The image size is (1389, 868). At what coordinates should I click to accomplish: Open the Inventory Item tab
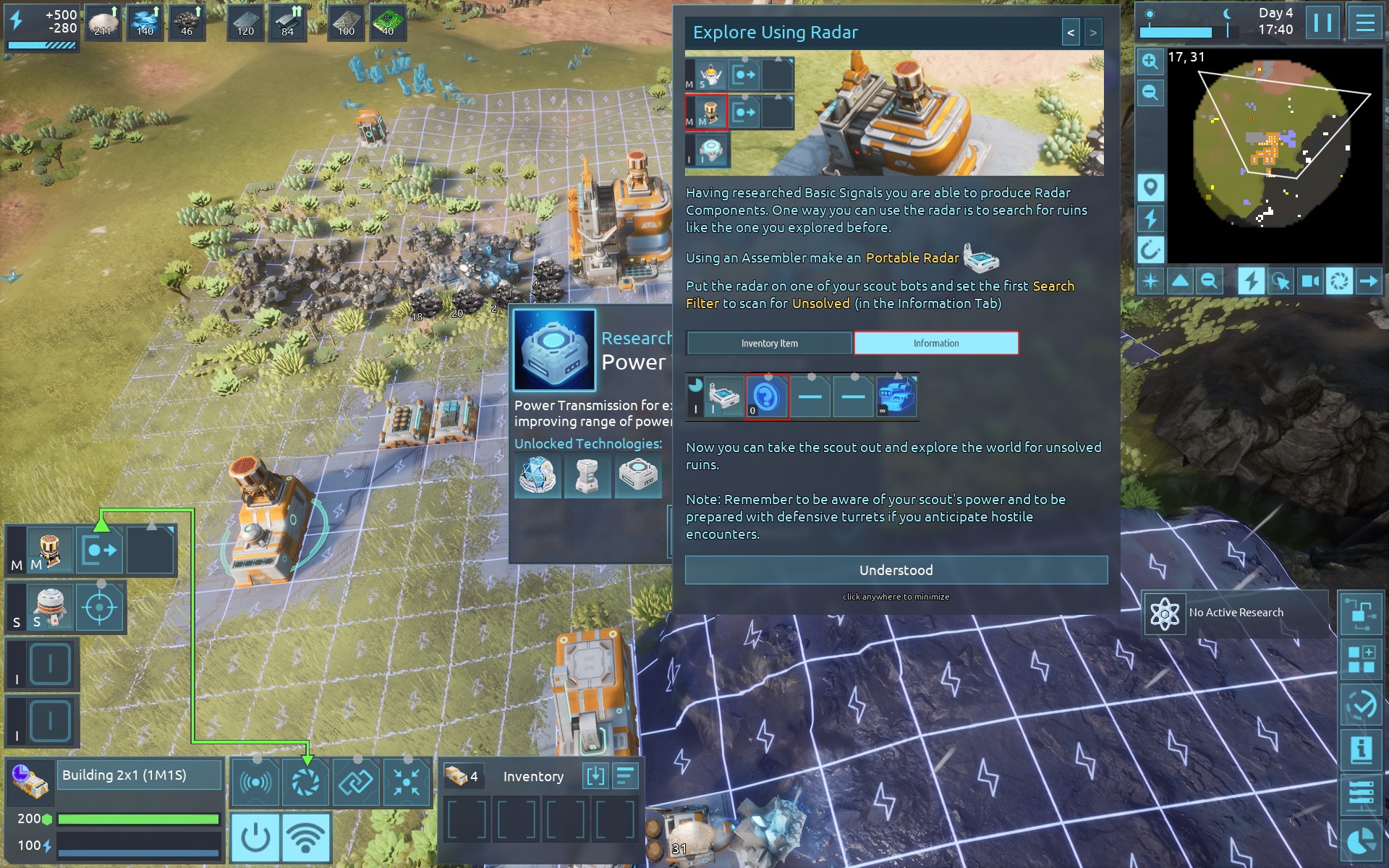click(x=769, y=344)
